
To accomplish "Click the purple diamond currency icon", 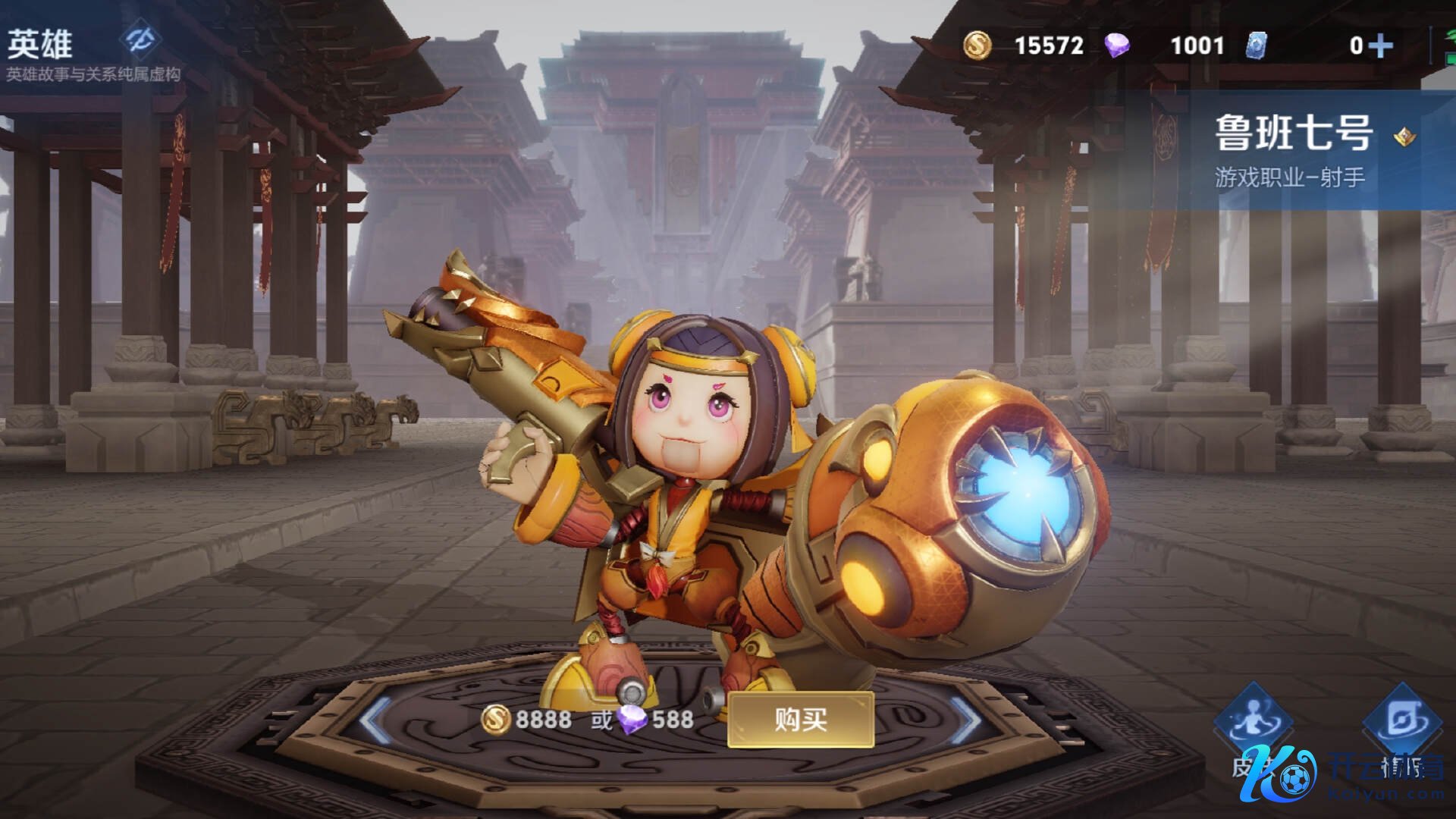I will click(1116, 45).
